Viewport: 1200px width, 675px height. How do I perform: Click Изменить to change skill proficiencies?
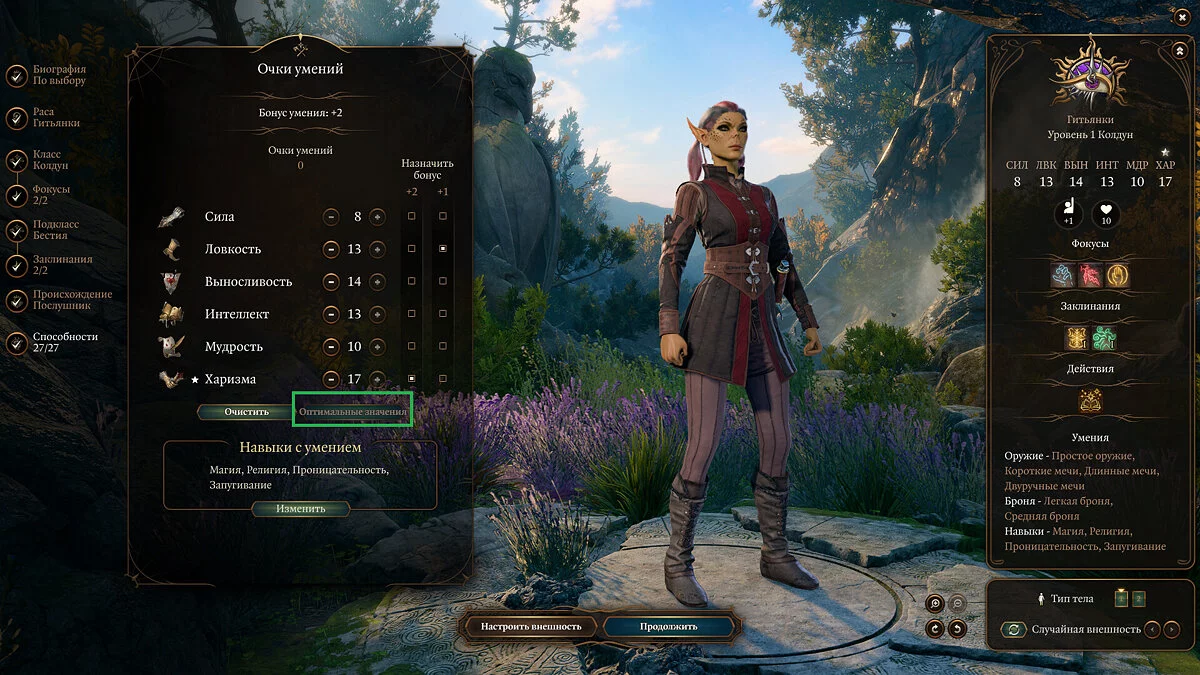(x=301, y=508)
